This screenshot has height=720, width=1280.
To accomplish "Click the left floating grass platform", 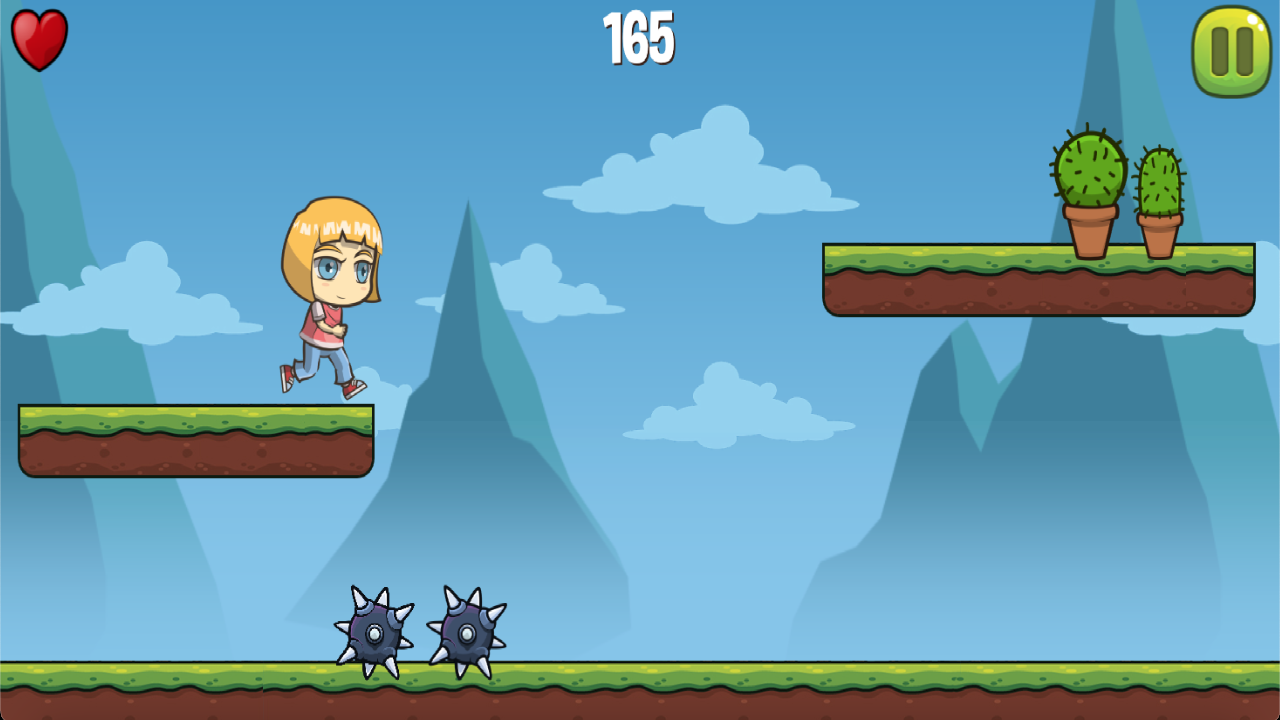I will 195,440.
